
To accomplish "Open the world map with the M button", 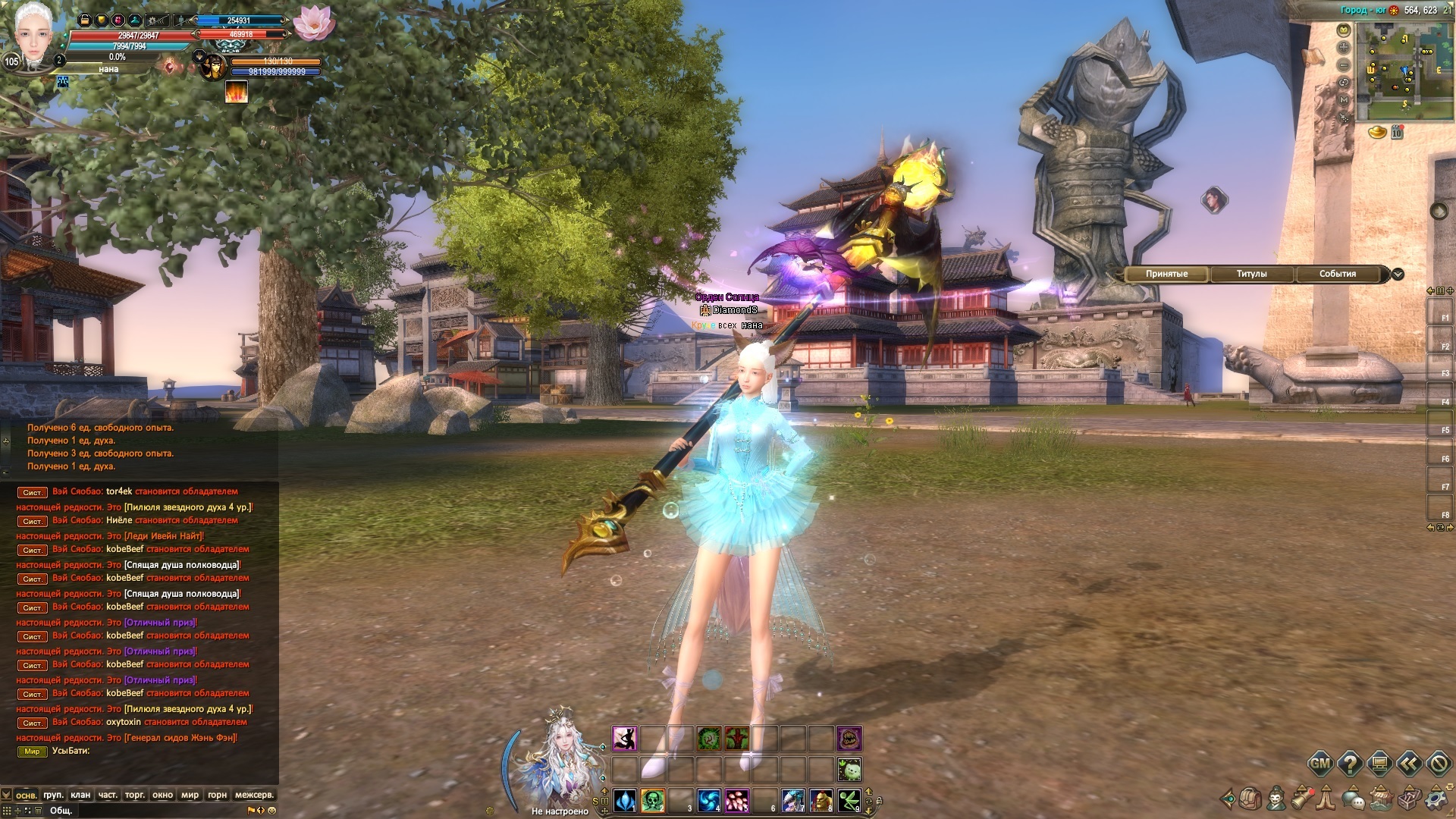I will (x=1344, y=99).
